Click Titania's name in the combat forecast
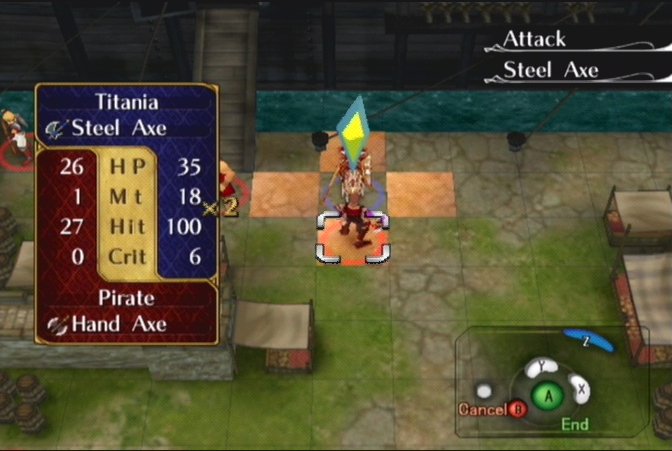Screen dimensions: 672x451 (127, 101)
